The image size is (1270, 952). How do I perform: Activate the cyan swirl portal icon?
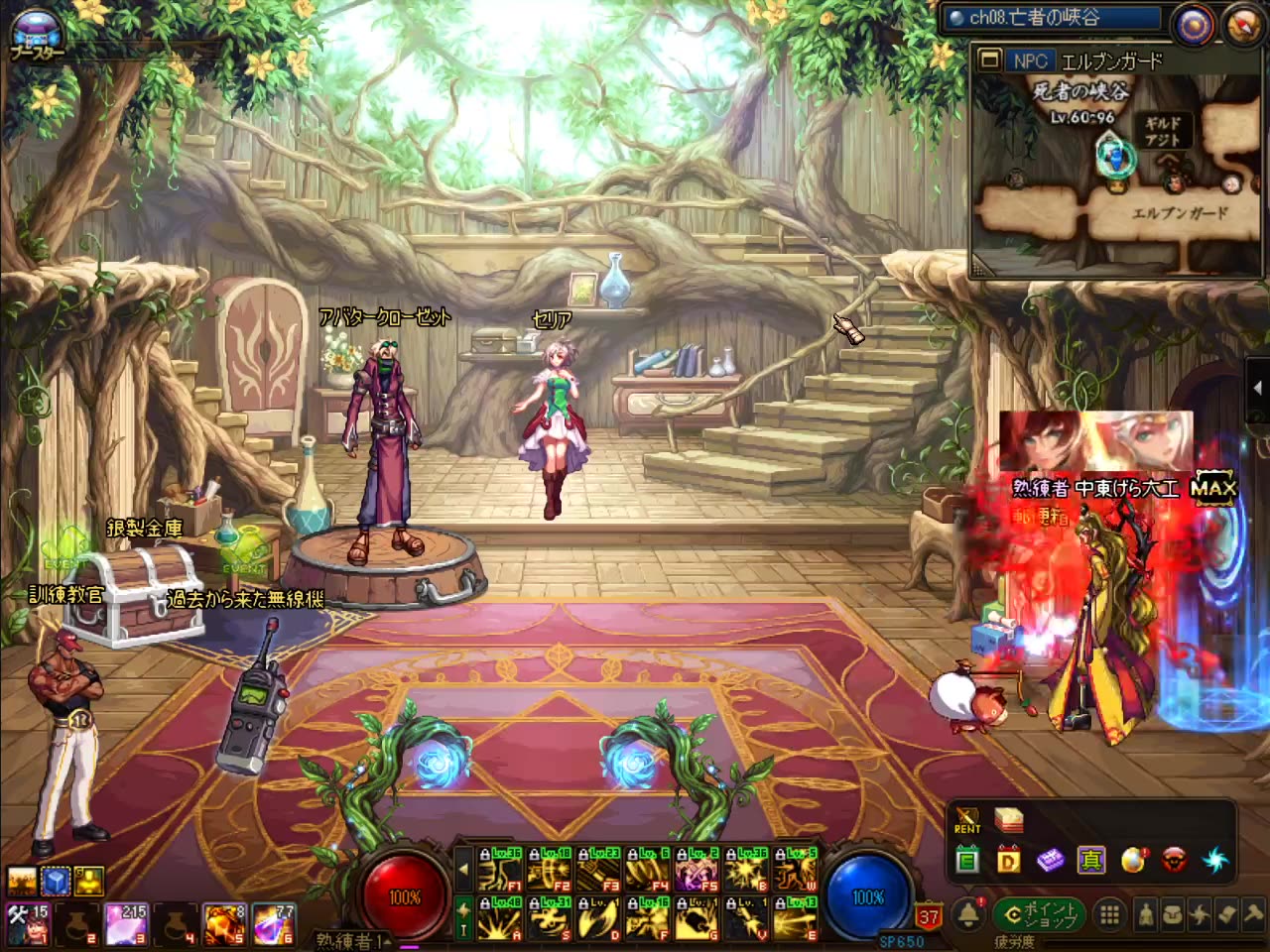pos(1215,861)
